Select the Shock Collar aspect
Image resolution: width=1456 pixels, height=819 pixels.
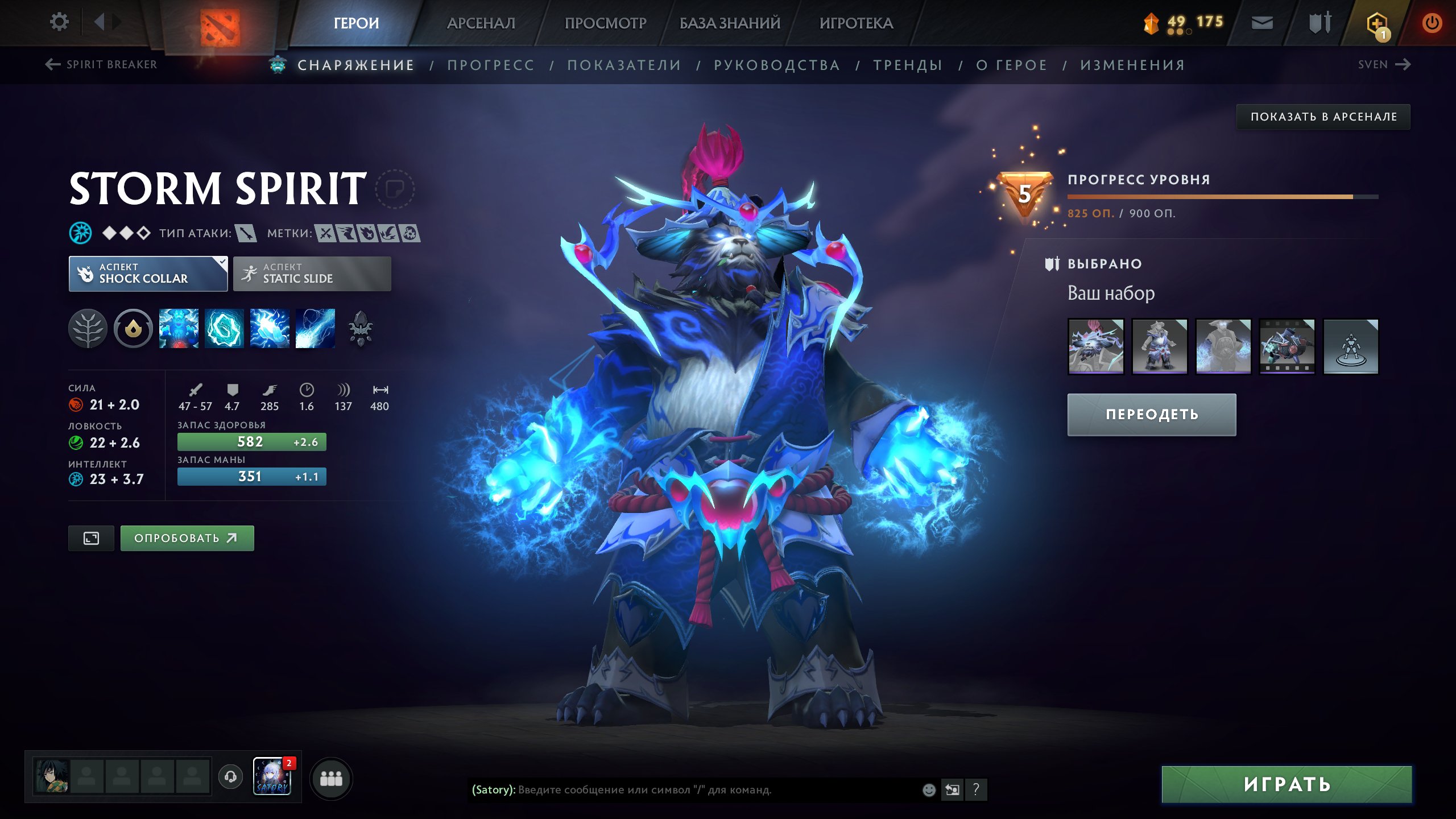click(147, 274)
